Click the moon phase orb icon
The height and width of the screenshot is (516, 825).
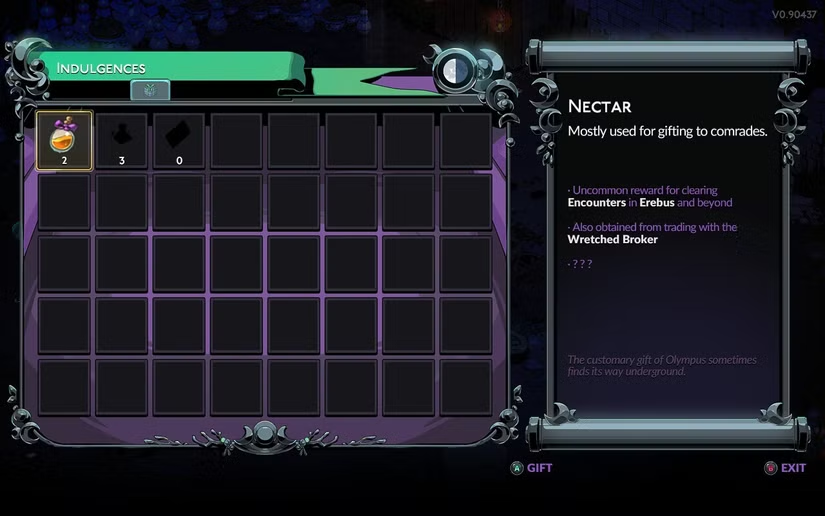click(x=456, y=69)
